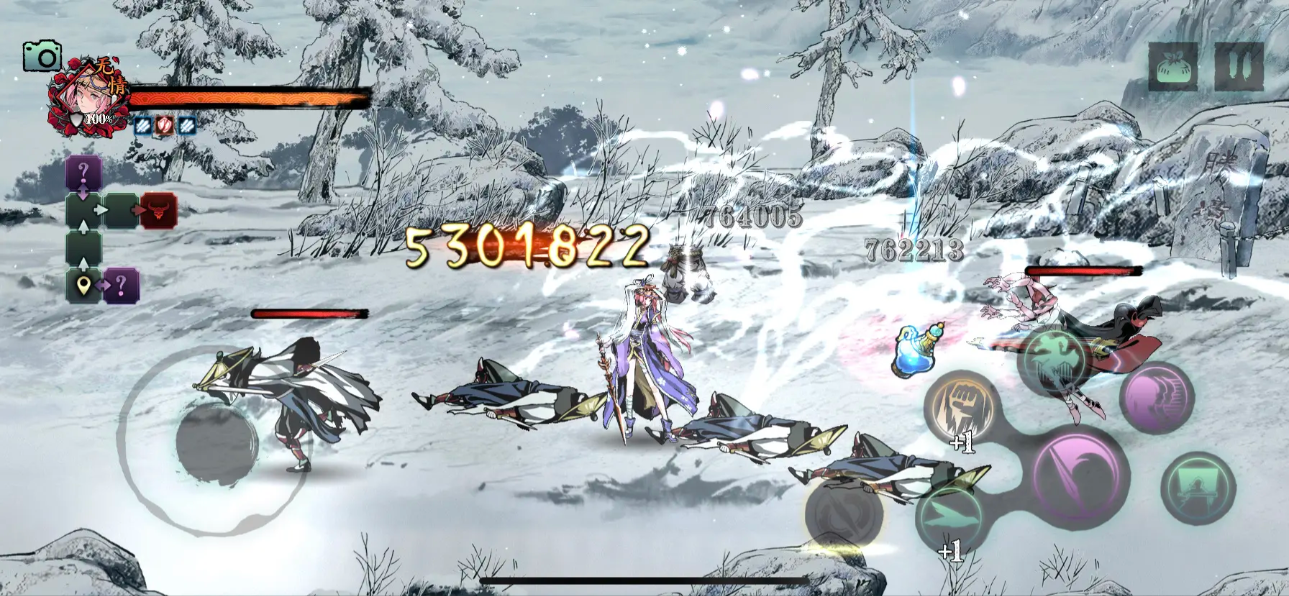
Task: Activate the purple crescent skill
Action: (x=1157, y=397)
